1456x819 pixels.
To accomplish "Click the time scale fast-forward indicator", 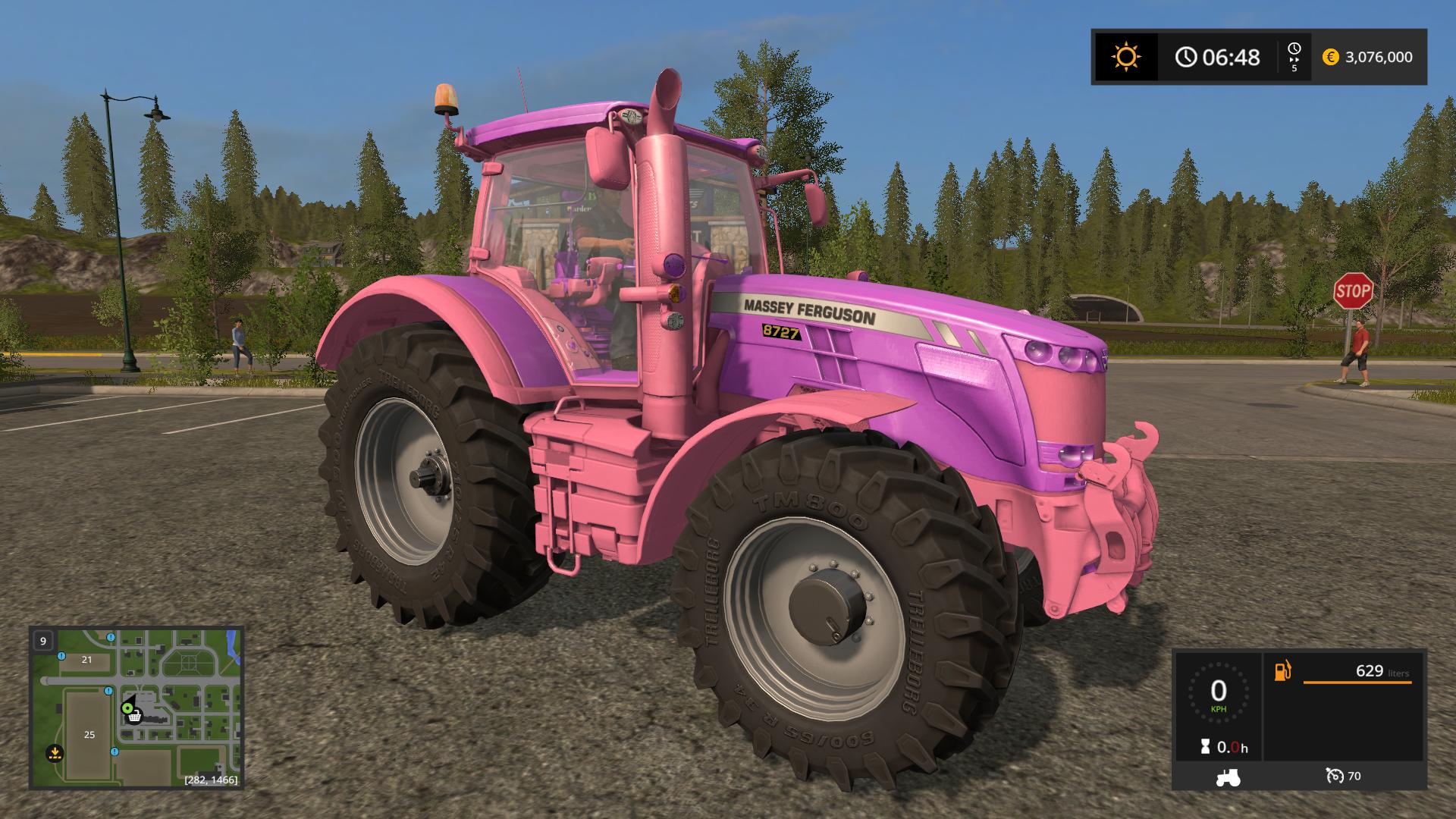I will [1294, 57].
